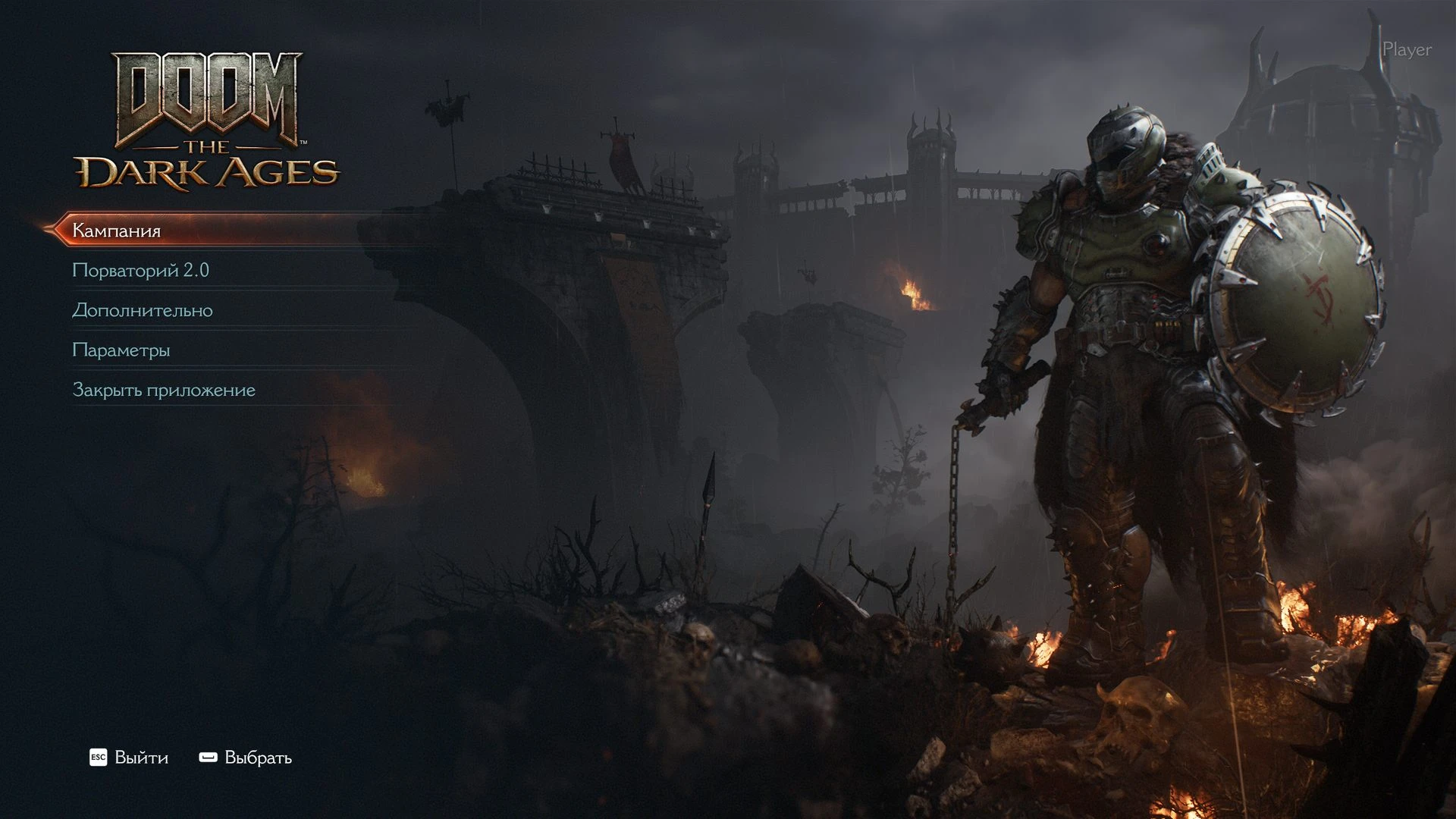Click the Player profile name

coord(1407,50)
